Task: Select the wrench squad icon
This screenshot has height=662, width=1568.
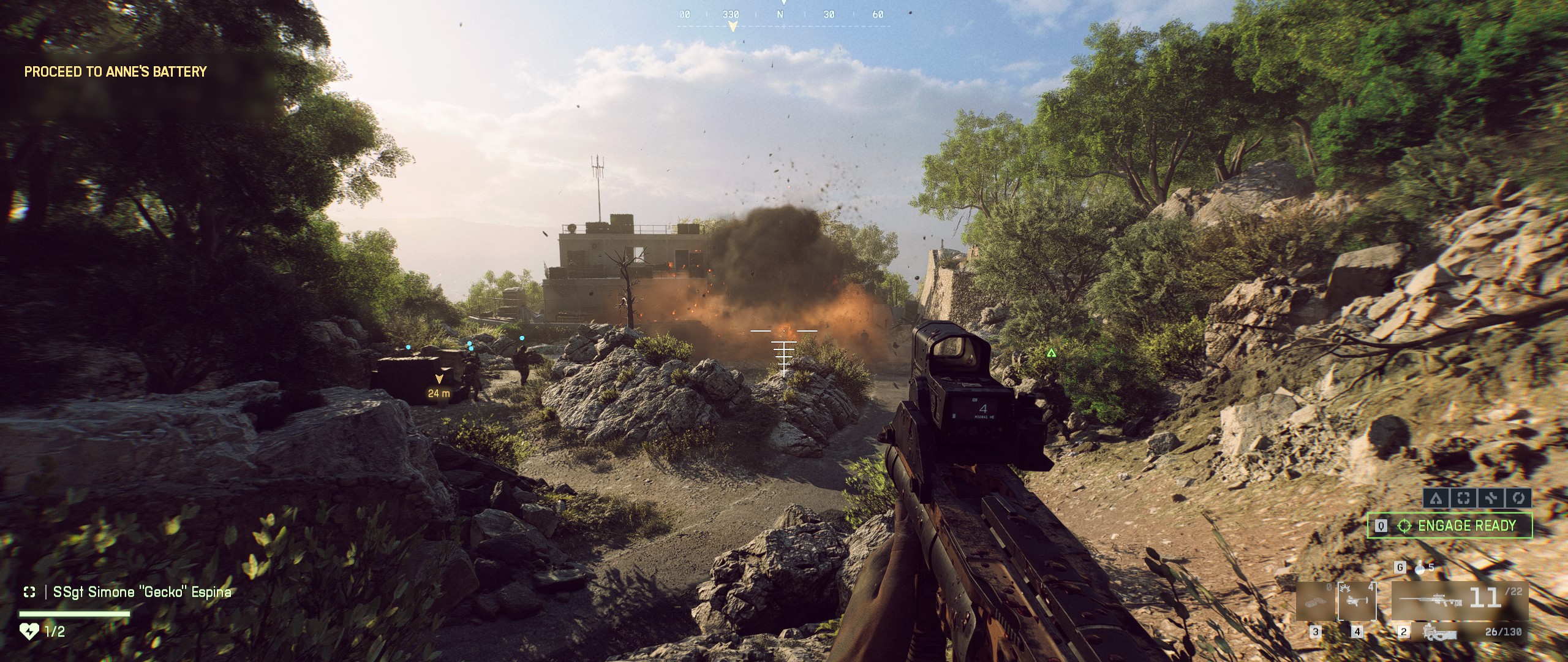Action: coord(1491,498)
